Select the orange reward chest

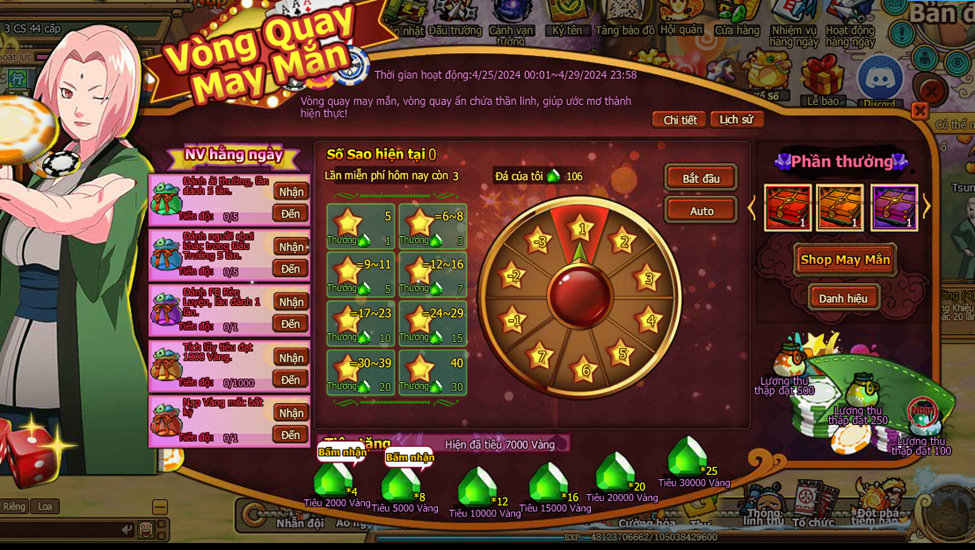click(x=840, y=208)
